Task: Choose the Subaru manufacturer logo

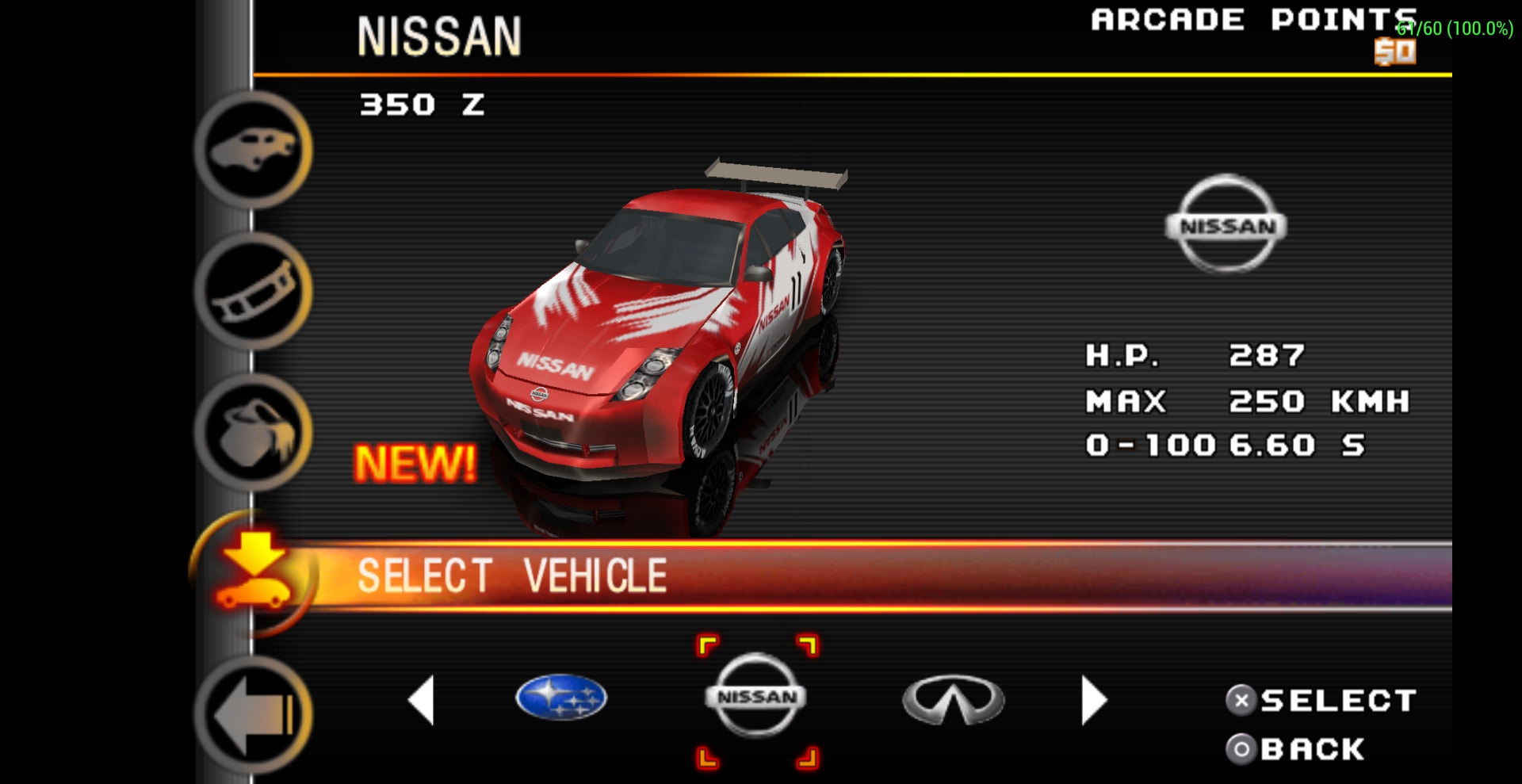Action: [561, 698]
